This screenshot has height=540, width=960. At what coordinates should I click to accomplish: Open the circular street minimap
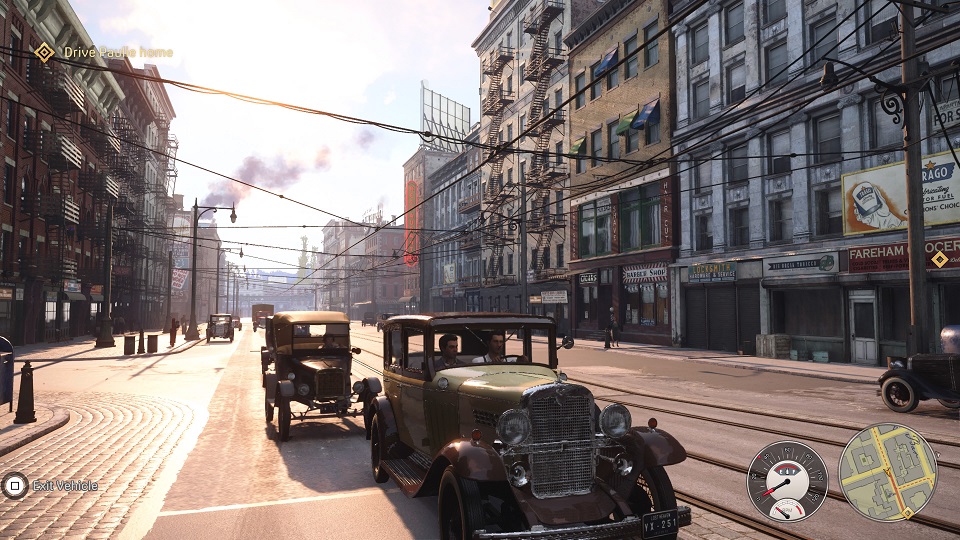pos(887,473)
